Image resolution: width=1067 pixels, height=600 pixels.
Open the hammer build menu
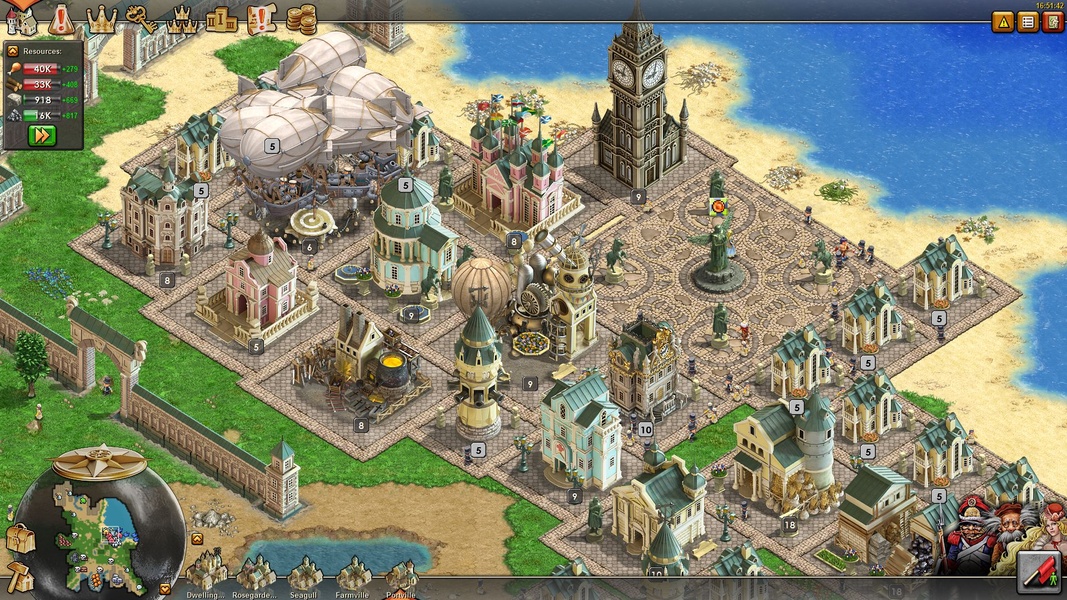(20, 576)
